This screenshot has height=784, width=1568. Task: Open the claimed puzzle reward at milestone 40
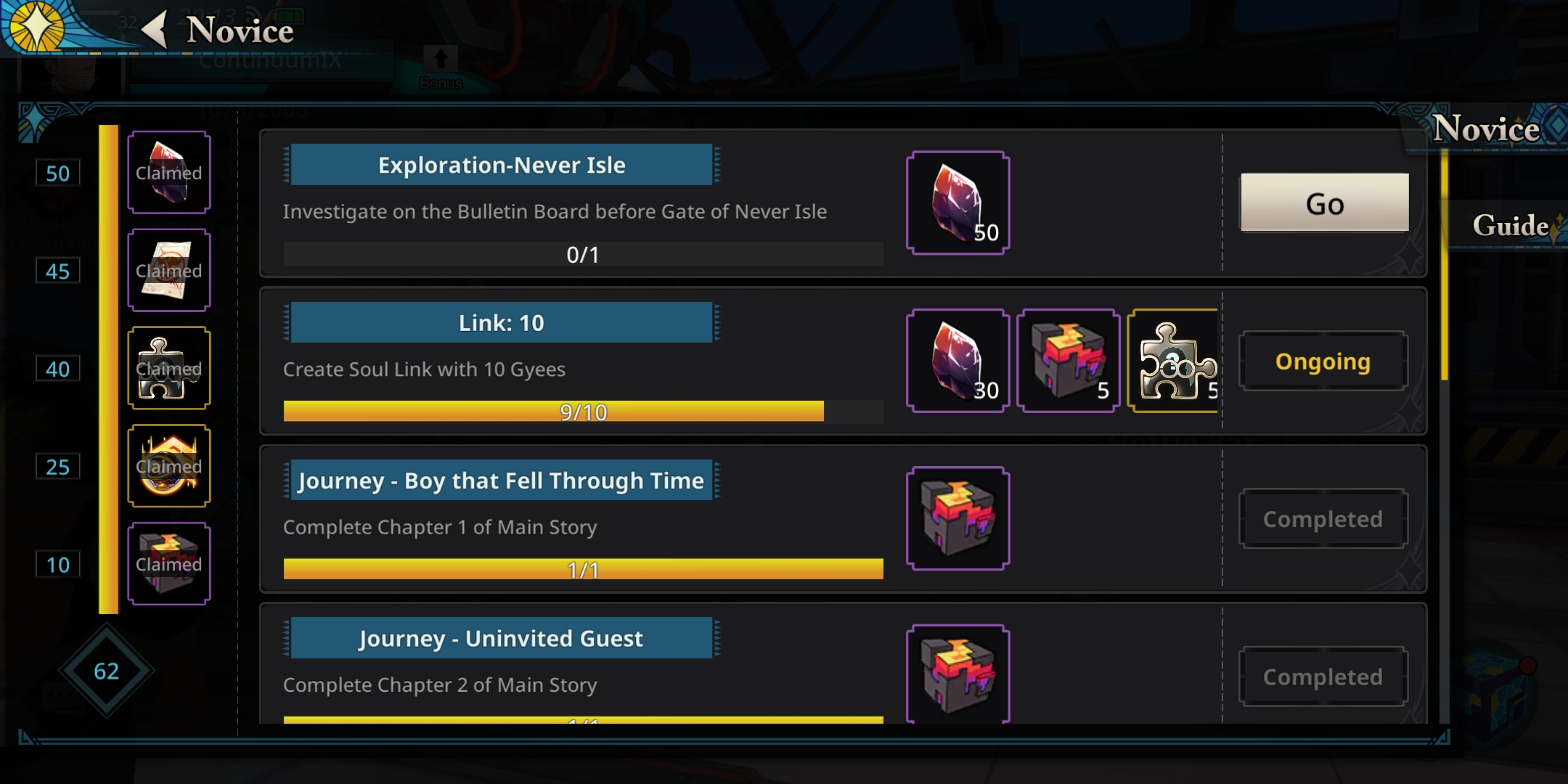[x=169, y=368]
